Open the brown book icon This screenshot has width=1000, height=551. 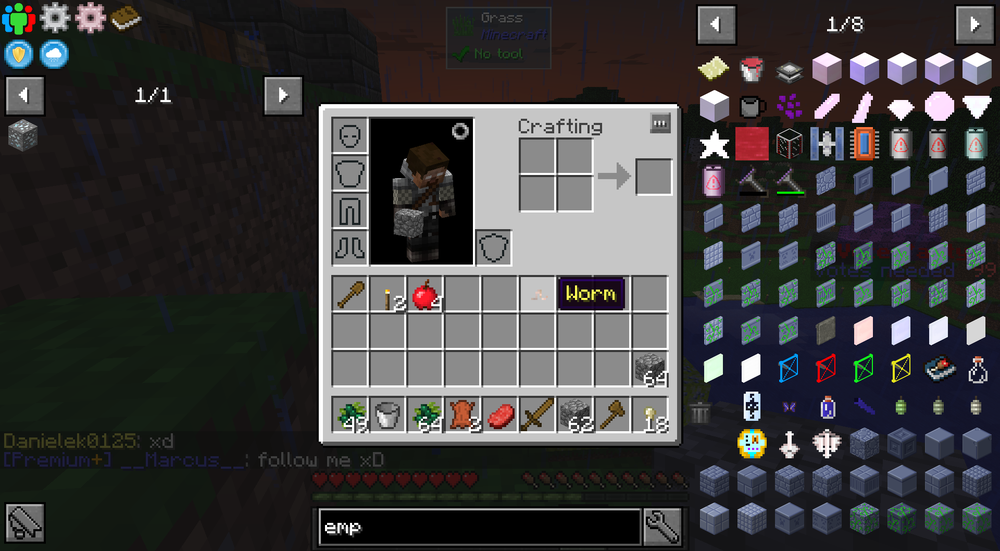pos(125,17)
